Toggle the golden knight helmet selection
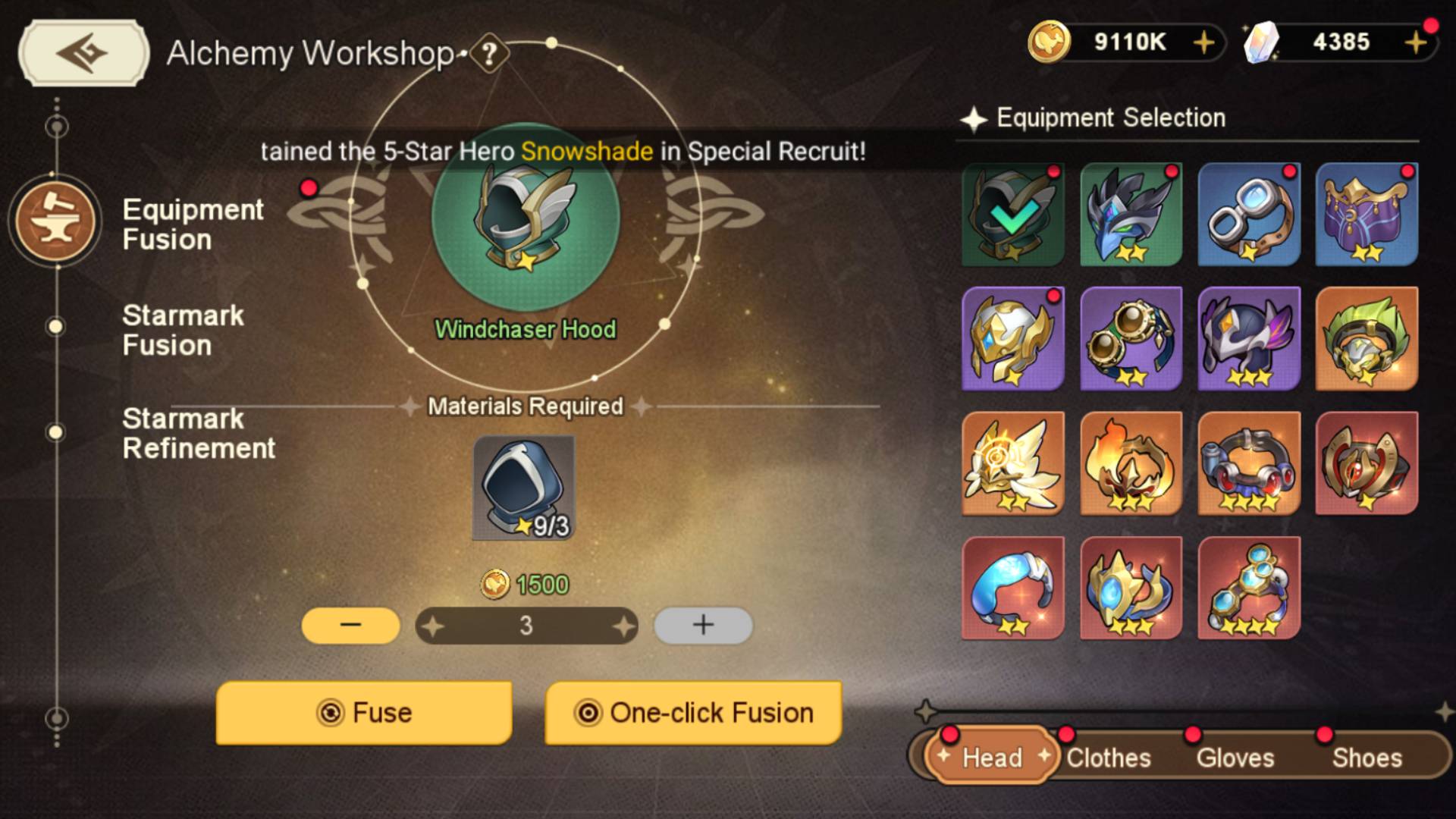The height and width of the screenshot is (819, 1456). click(1012, 338)
